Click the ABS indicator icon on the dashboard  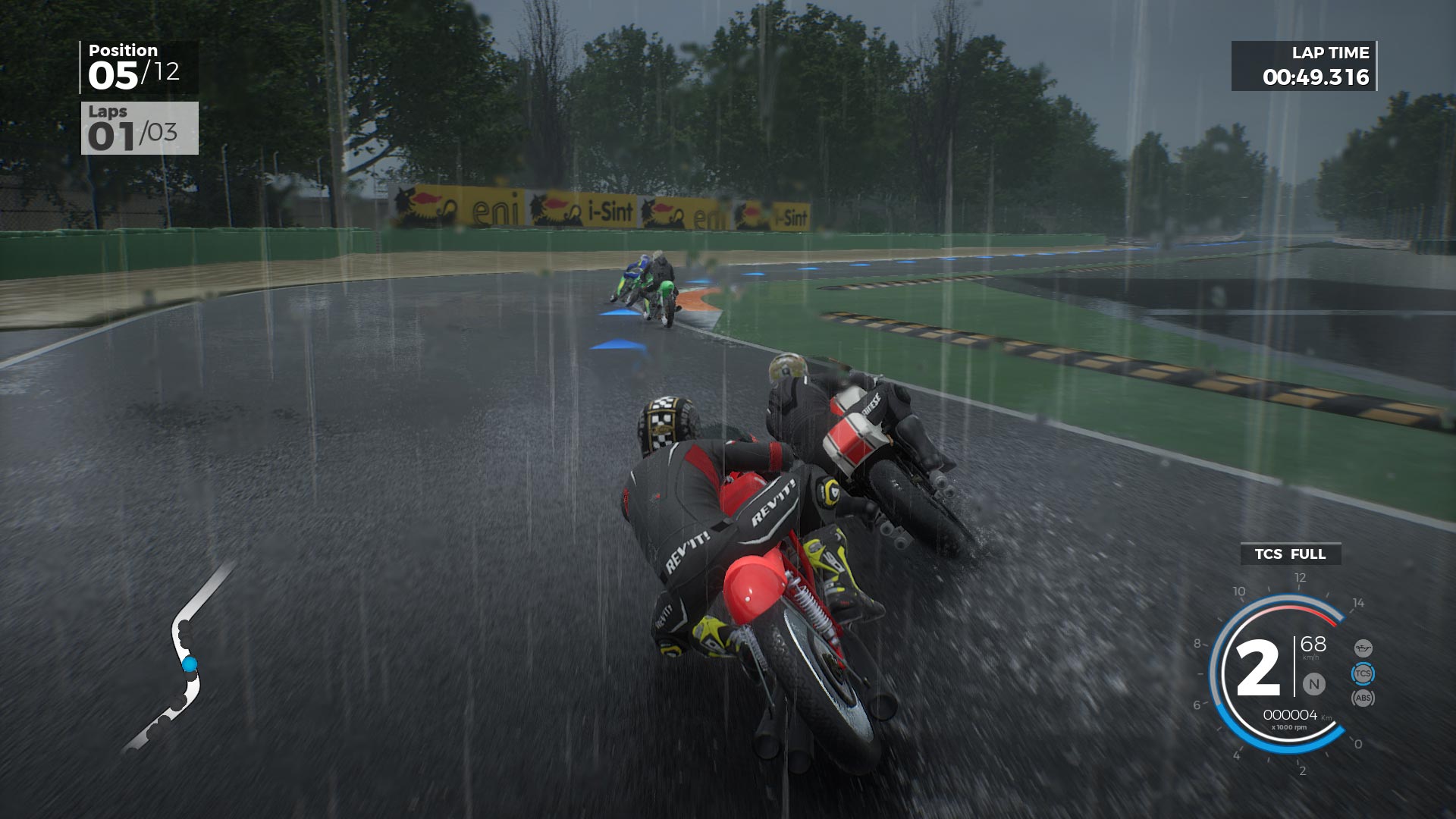click(x=1364, y=698)
